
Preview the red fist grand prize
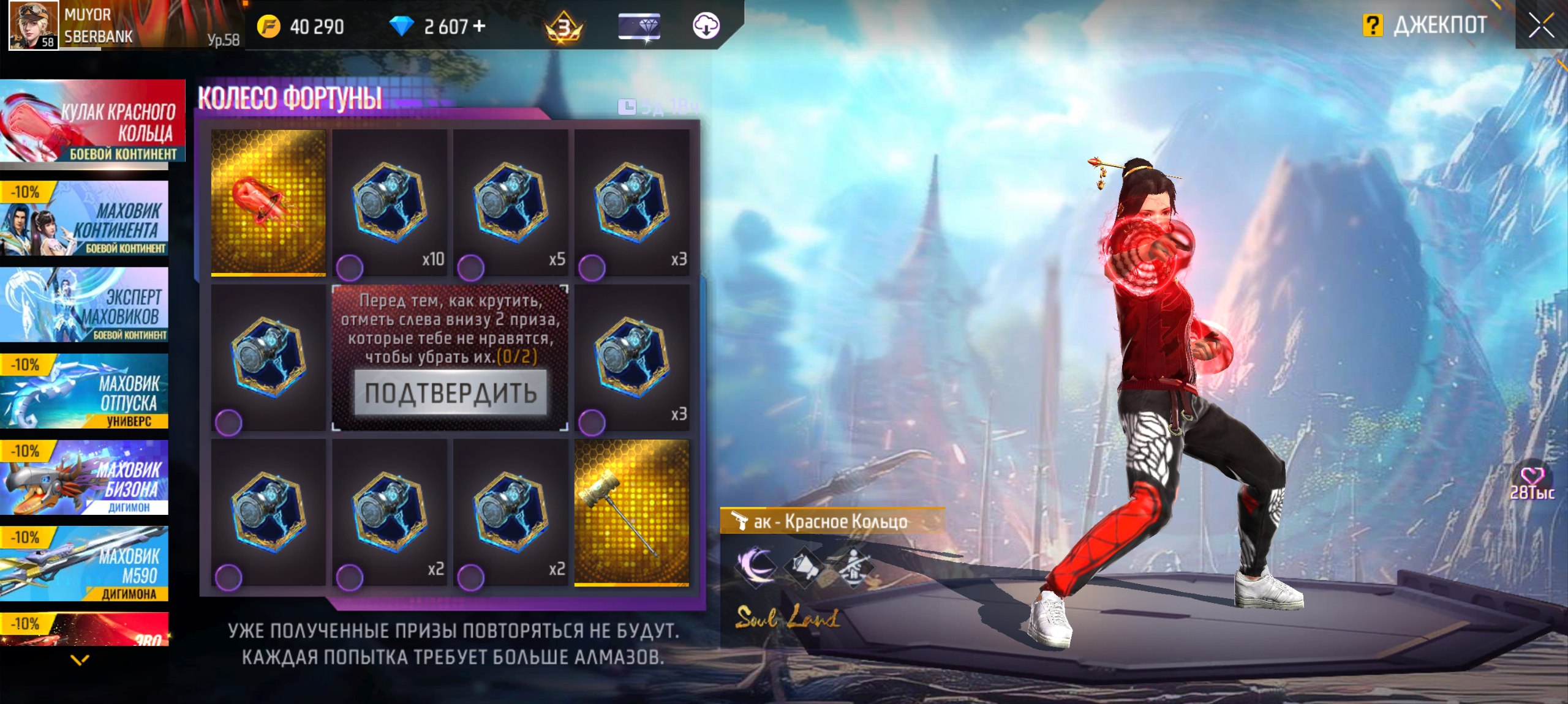coord(268,202)
